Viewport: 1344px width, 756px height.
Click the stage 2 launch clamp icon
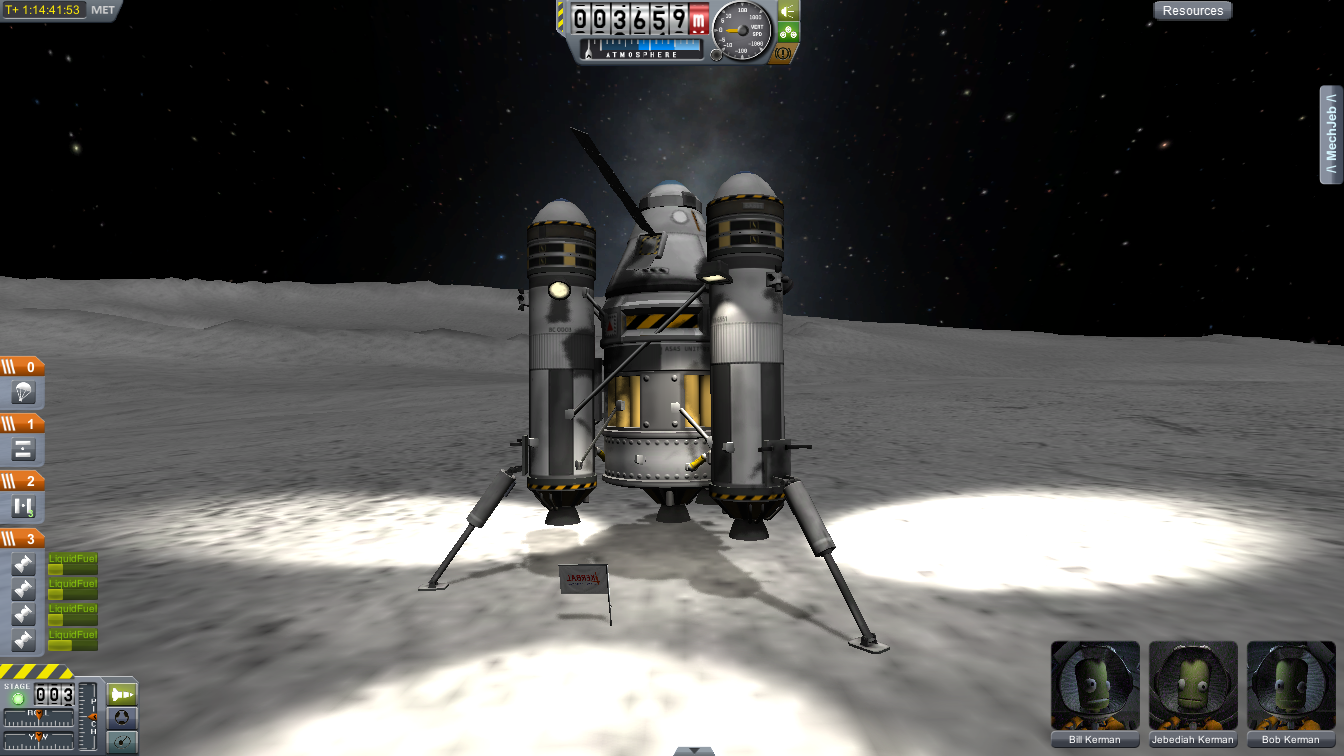pyautogui.click(x=24, y=507)
